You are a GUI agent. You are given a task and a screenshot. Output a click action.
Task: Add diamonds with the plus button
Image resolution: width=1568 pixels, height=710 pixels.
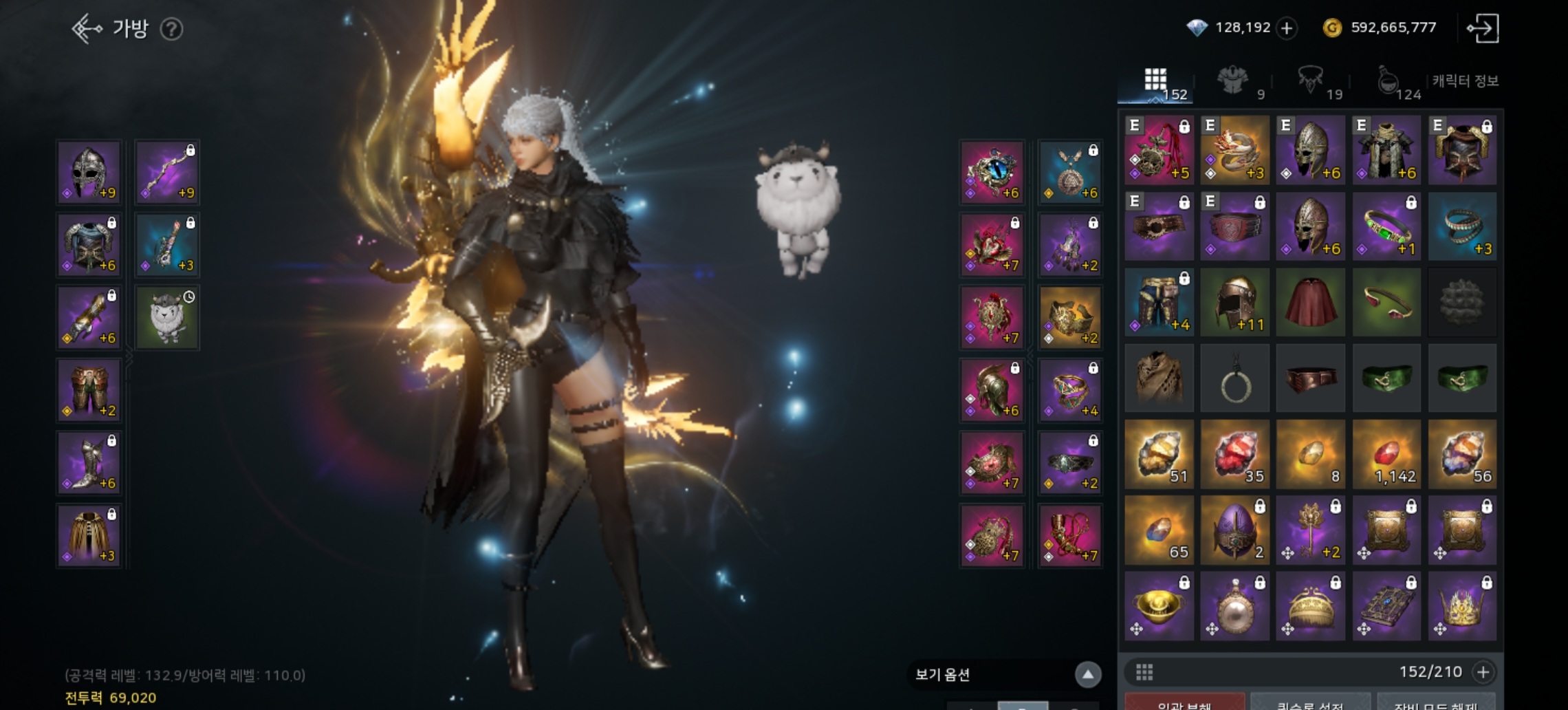(x=1286, y=28)
